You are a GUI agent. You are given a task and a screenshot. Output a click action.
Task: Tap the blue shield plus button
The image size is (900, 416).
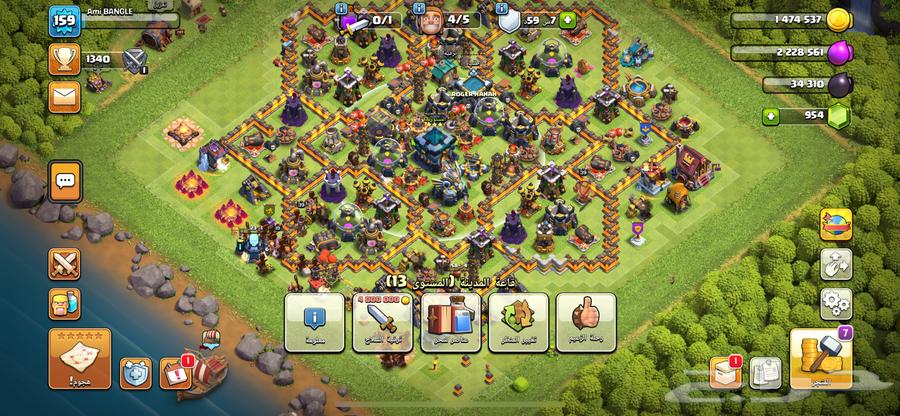tap(568, 19)
